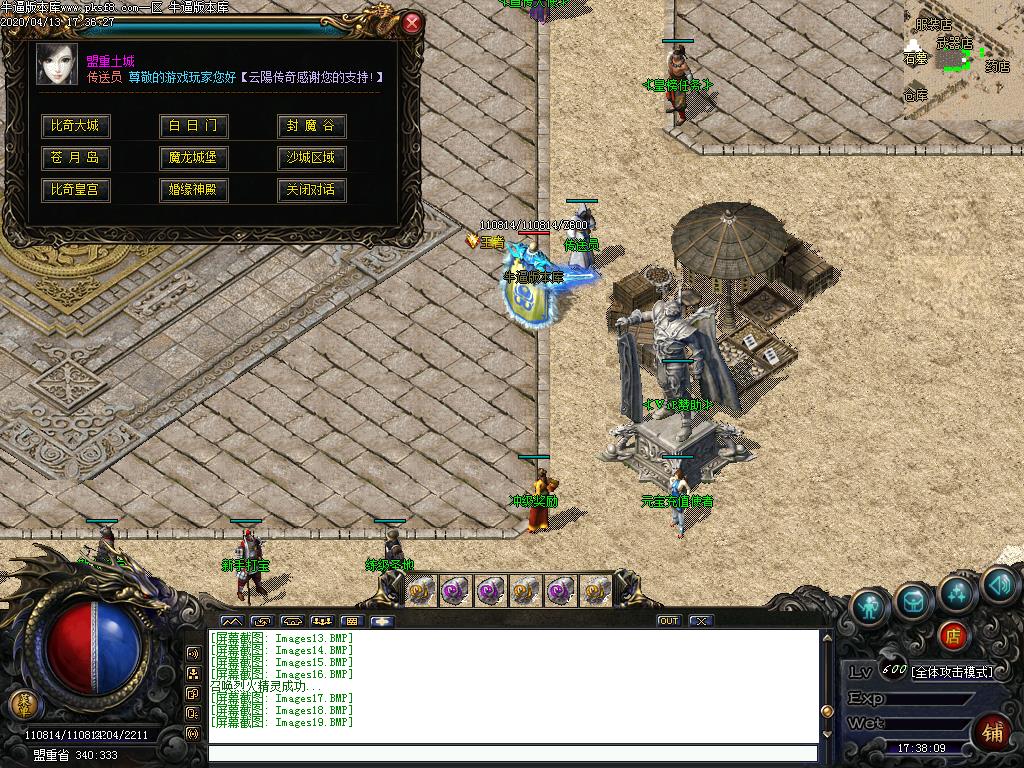
Task: Go to 沙城区域
Action: pyautogui.click(x=311, y=158)
